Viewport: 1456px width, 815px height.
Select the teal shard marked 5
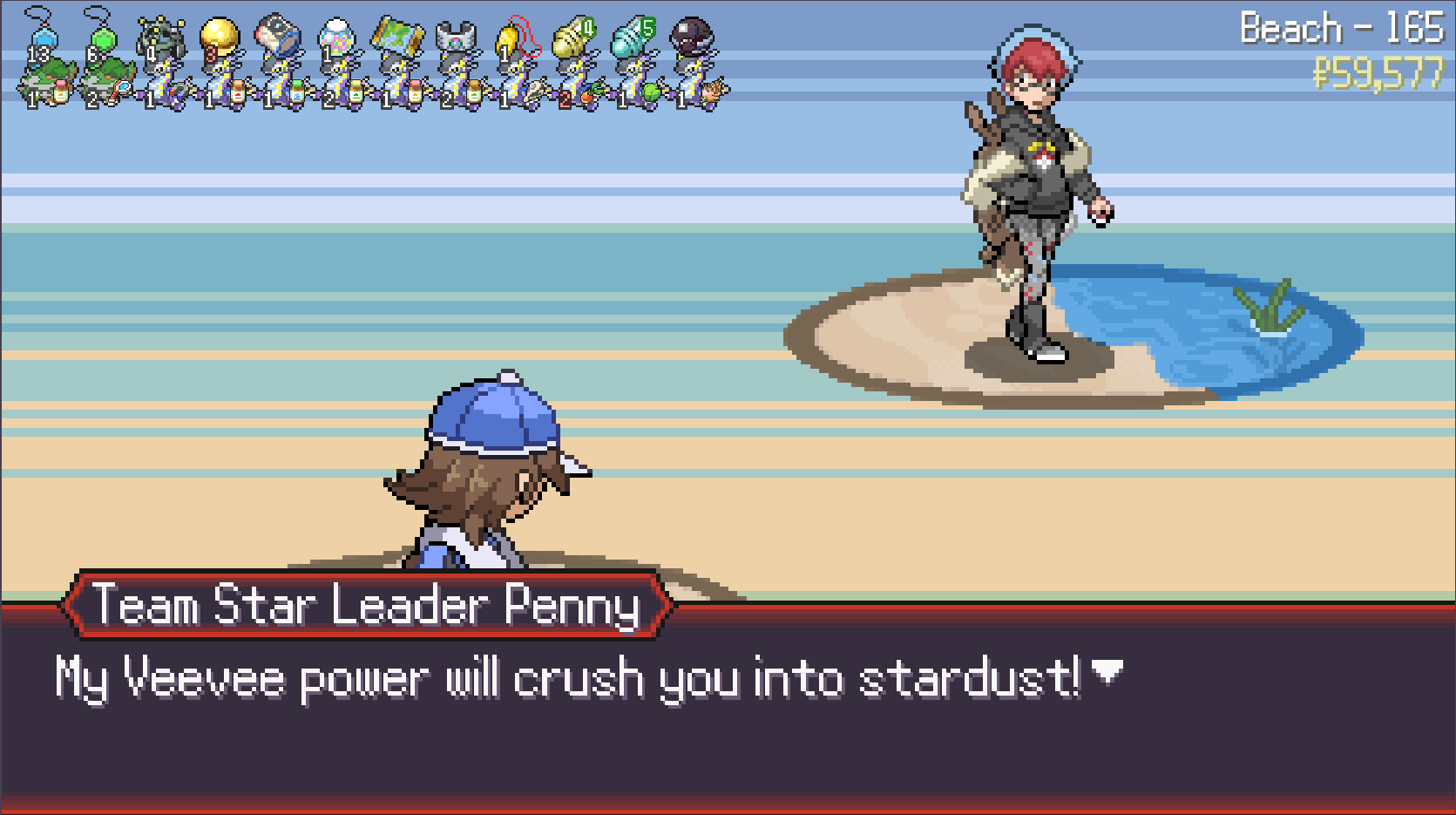click(x=633, y=38)
